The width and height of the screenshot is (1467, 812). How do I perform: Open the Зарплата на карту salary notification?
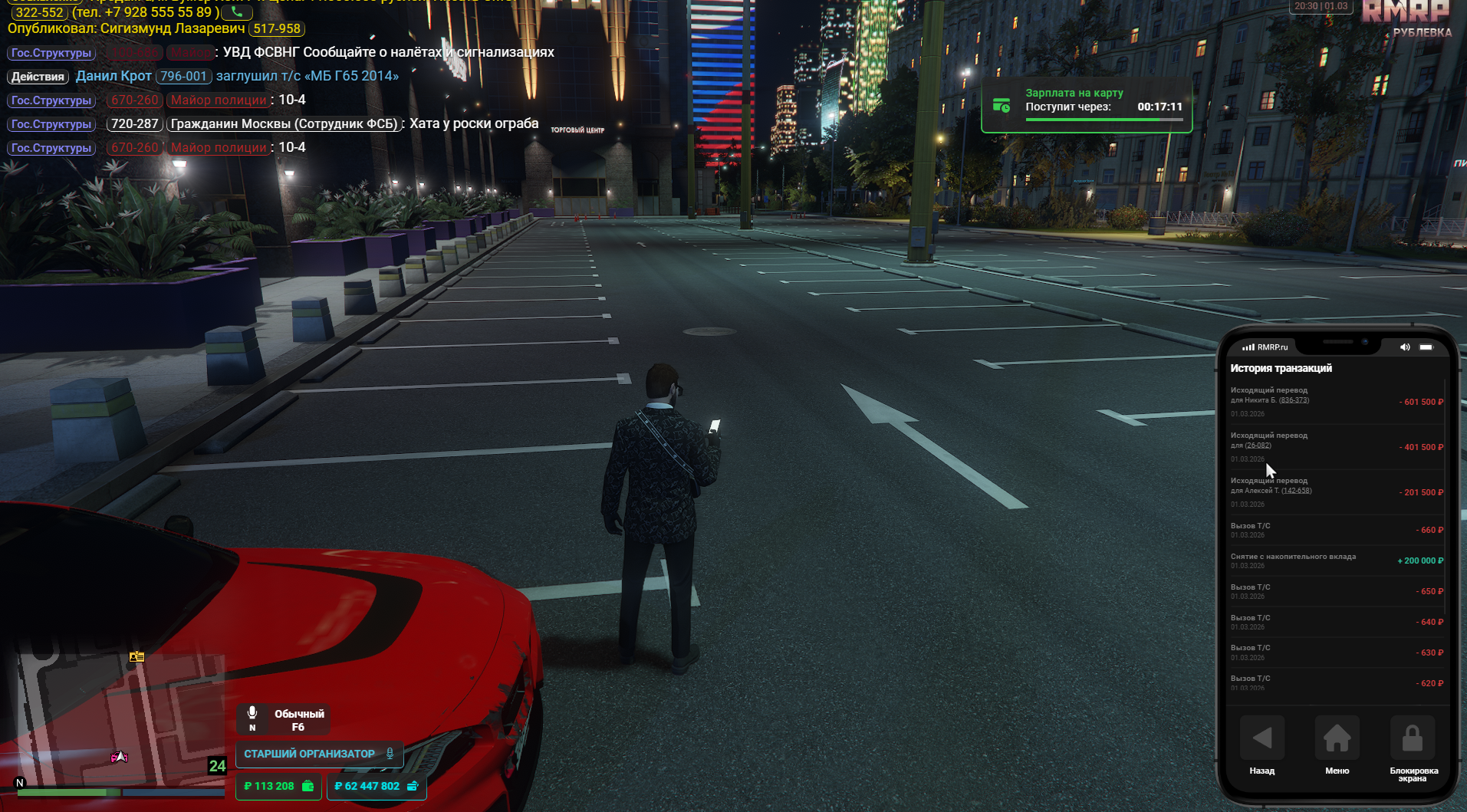(1086, 106)
